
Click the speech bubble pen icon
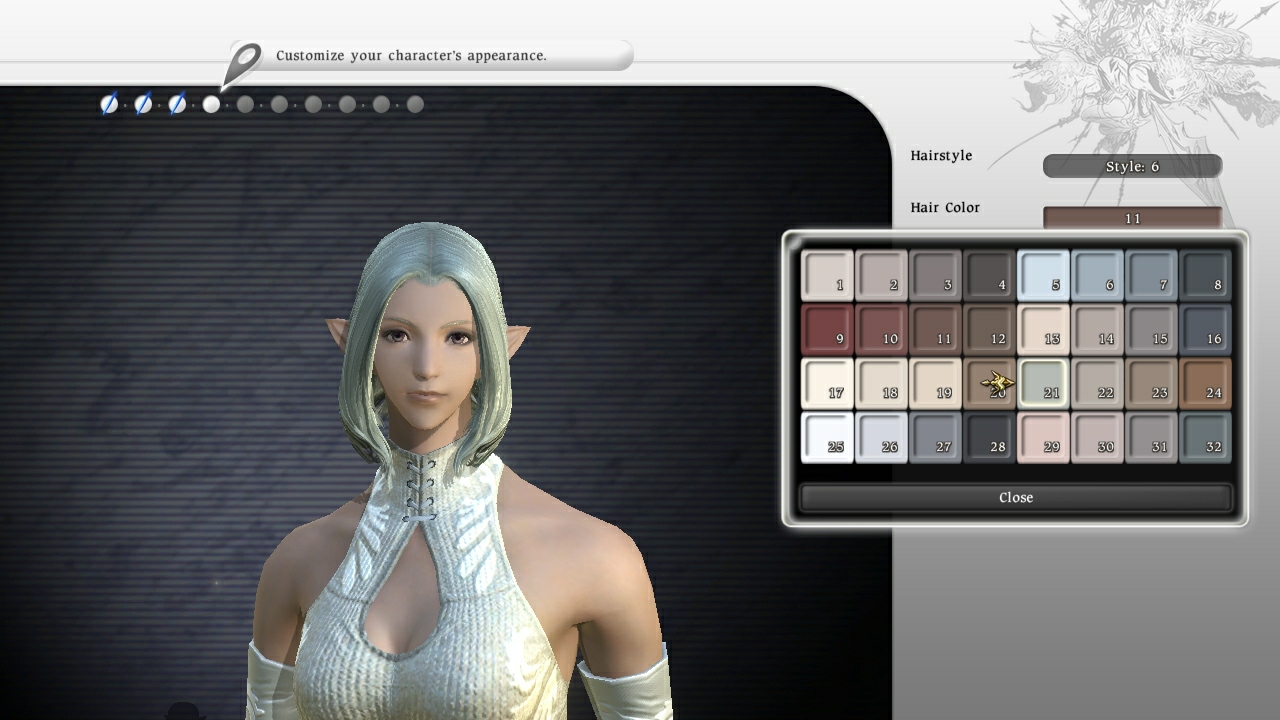click(243, 56)
